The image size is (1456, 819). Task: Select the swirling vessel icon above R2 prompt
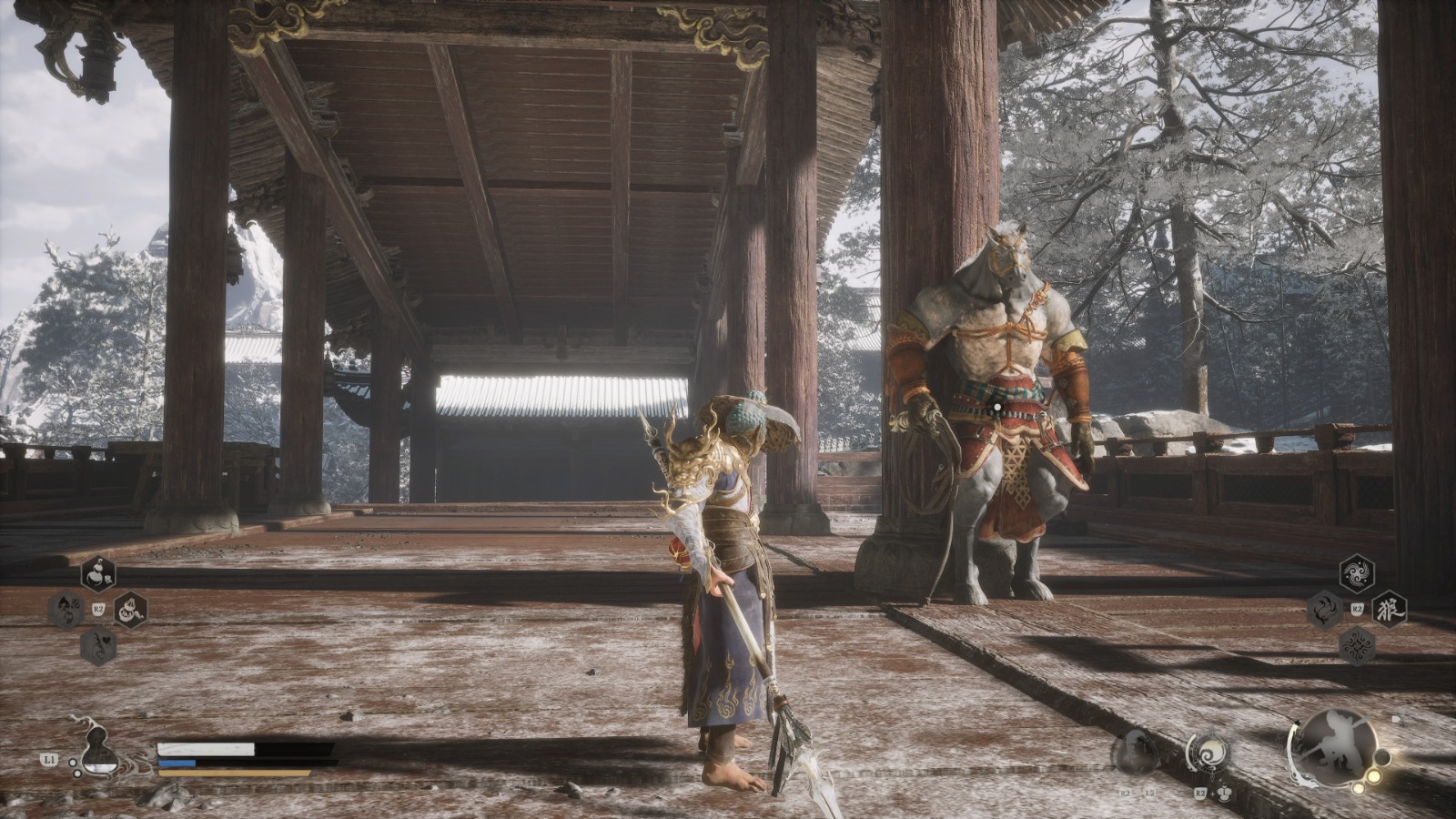point(1211,753)
